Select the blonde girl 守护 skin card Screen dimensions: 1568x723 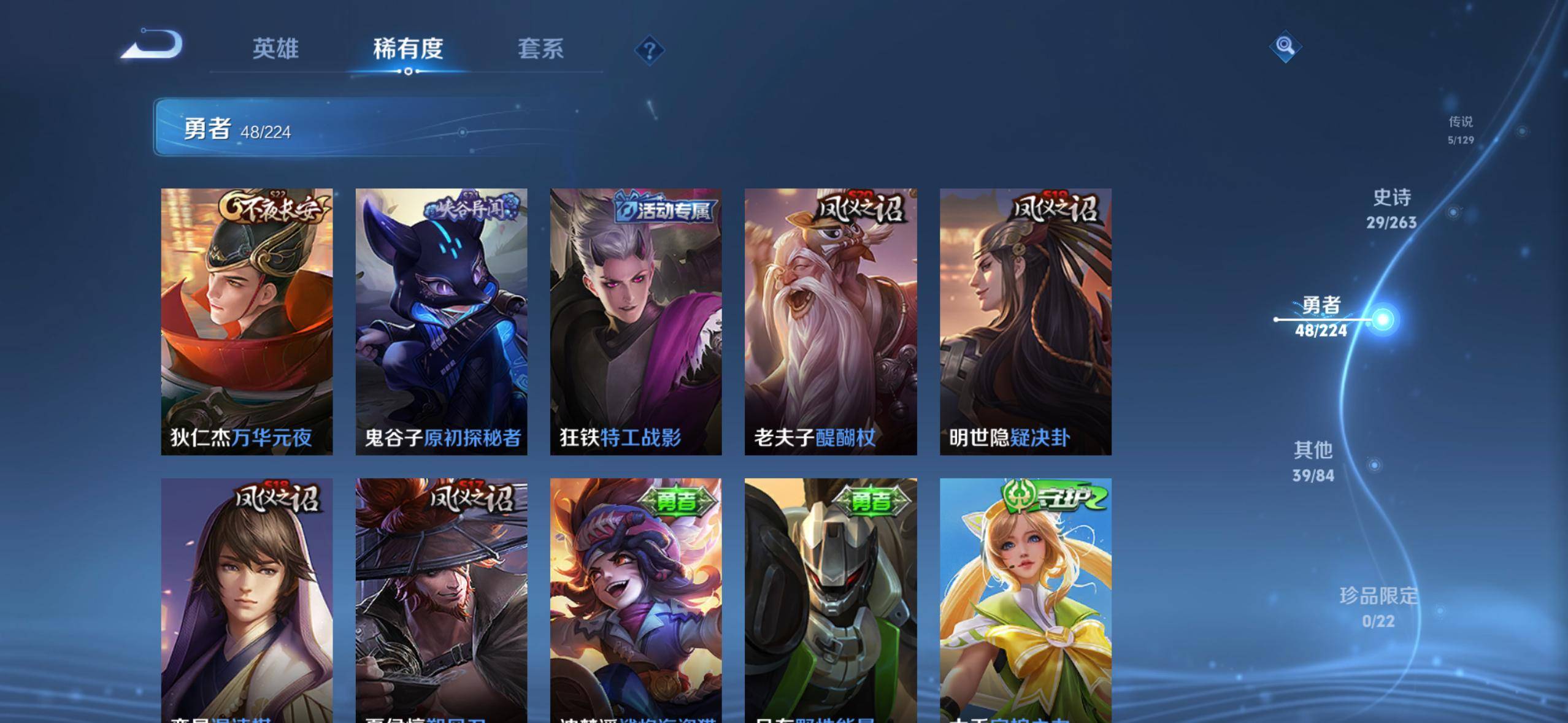pyautogui.click(x=1025, y=600)
